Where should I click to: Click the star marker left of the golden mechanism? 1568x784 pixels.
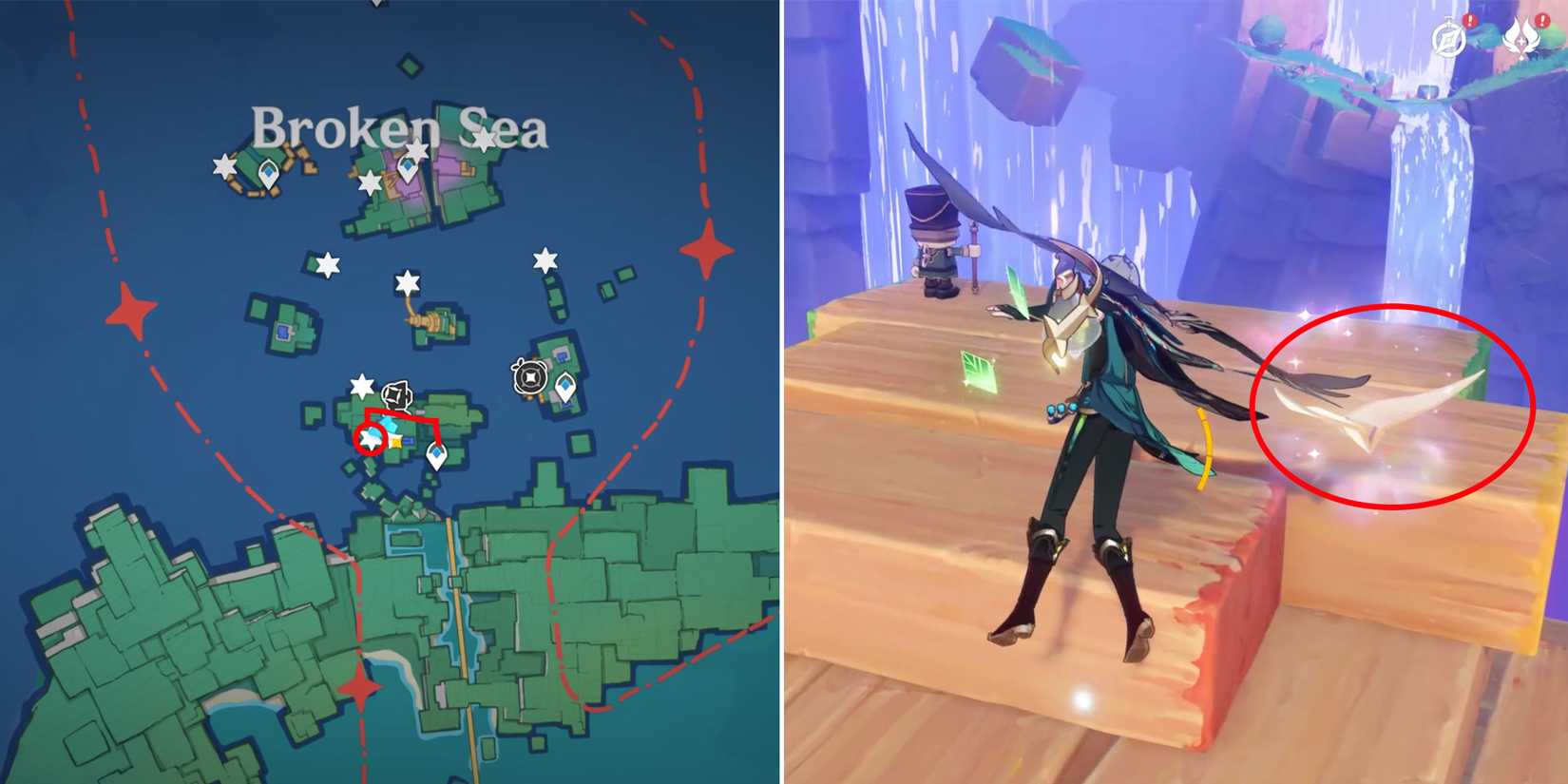click(328, 264)
